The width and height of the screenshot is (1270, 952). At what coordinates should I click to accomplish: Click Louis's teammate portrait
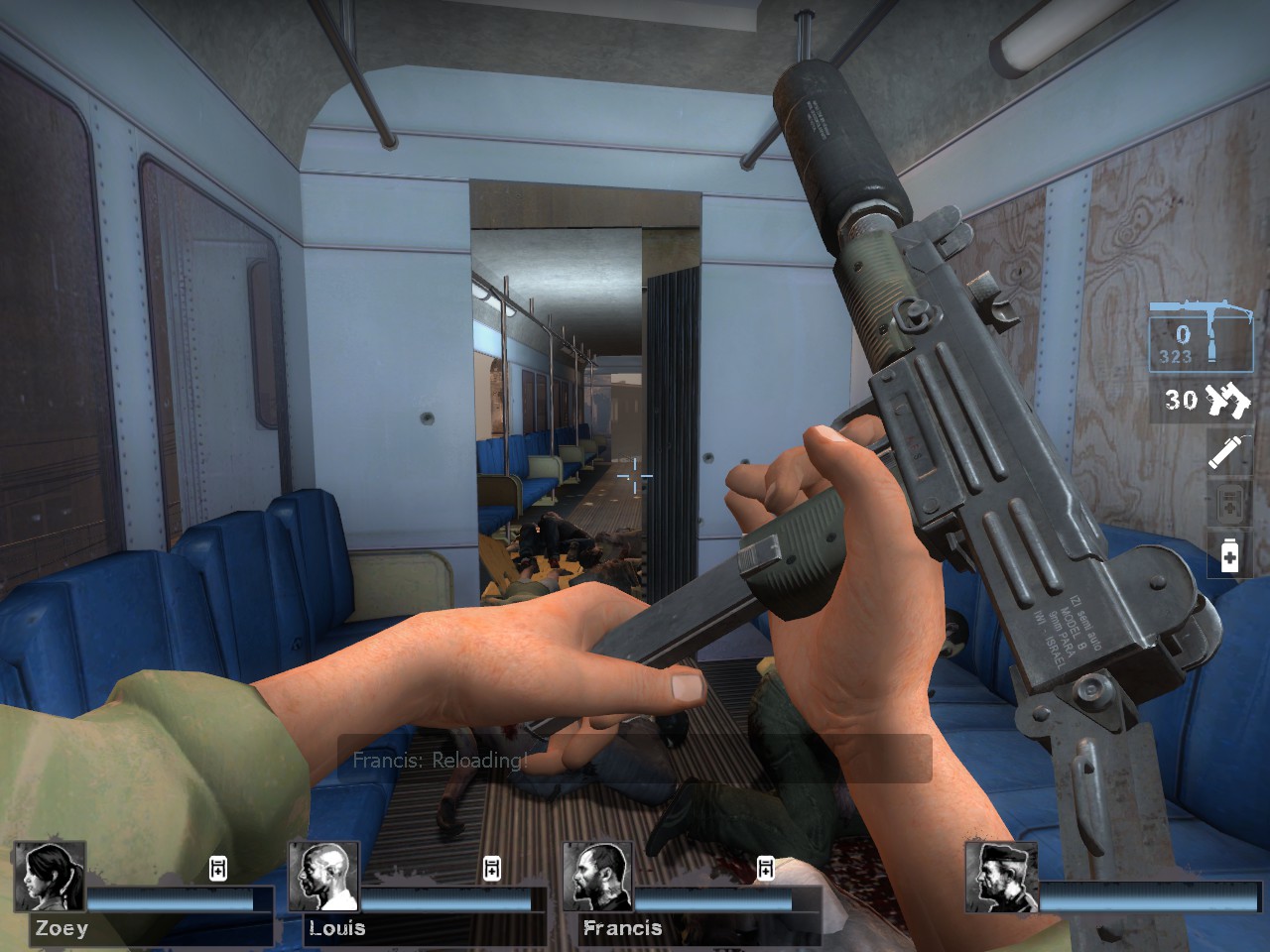323,877
